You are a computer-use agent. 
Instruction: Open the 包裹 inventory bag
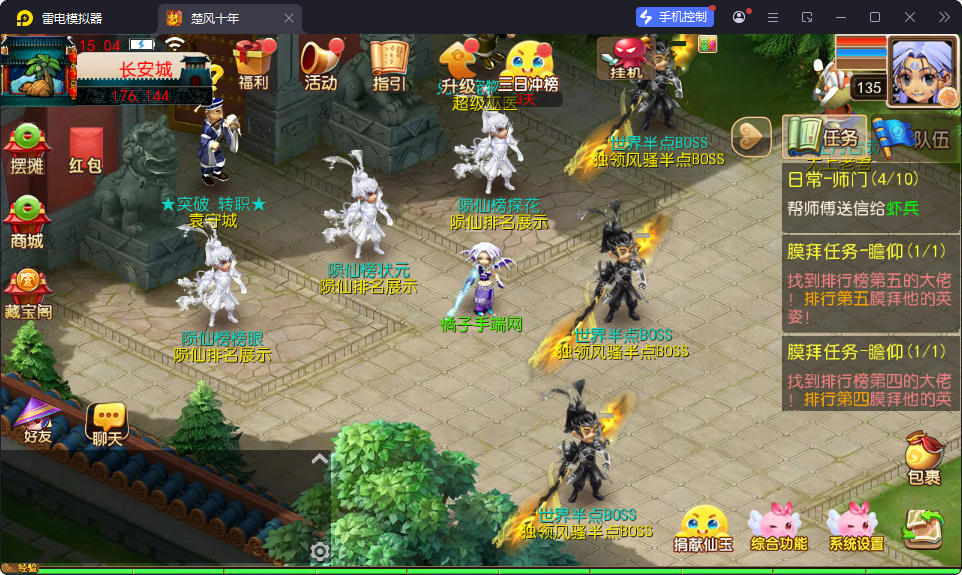coord(924,460)
